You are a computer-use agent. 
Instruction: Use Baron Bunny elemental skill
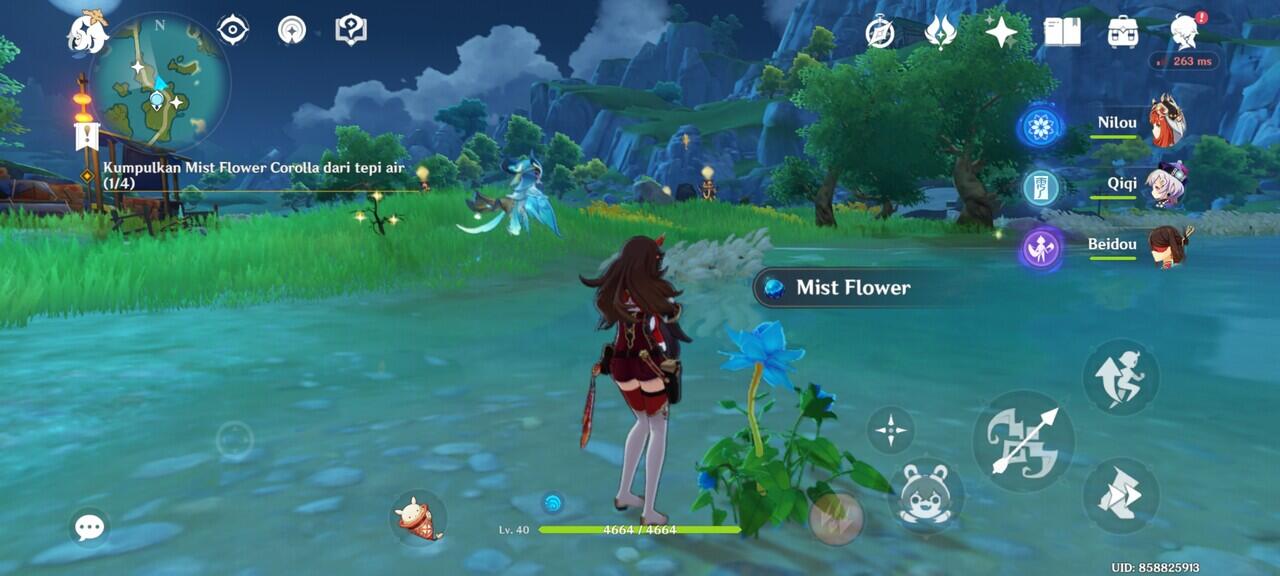(x=925, y=495)
